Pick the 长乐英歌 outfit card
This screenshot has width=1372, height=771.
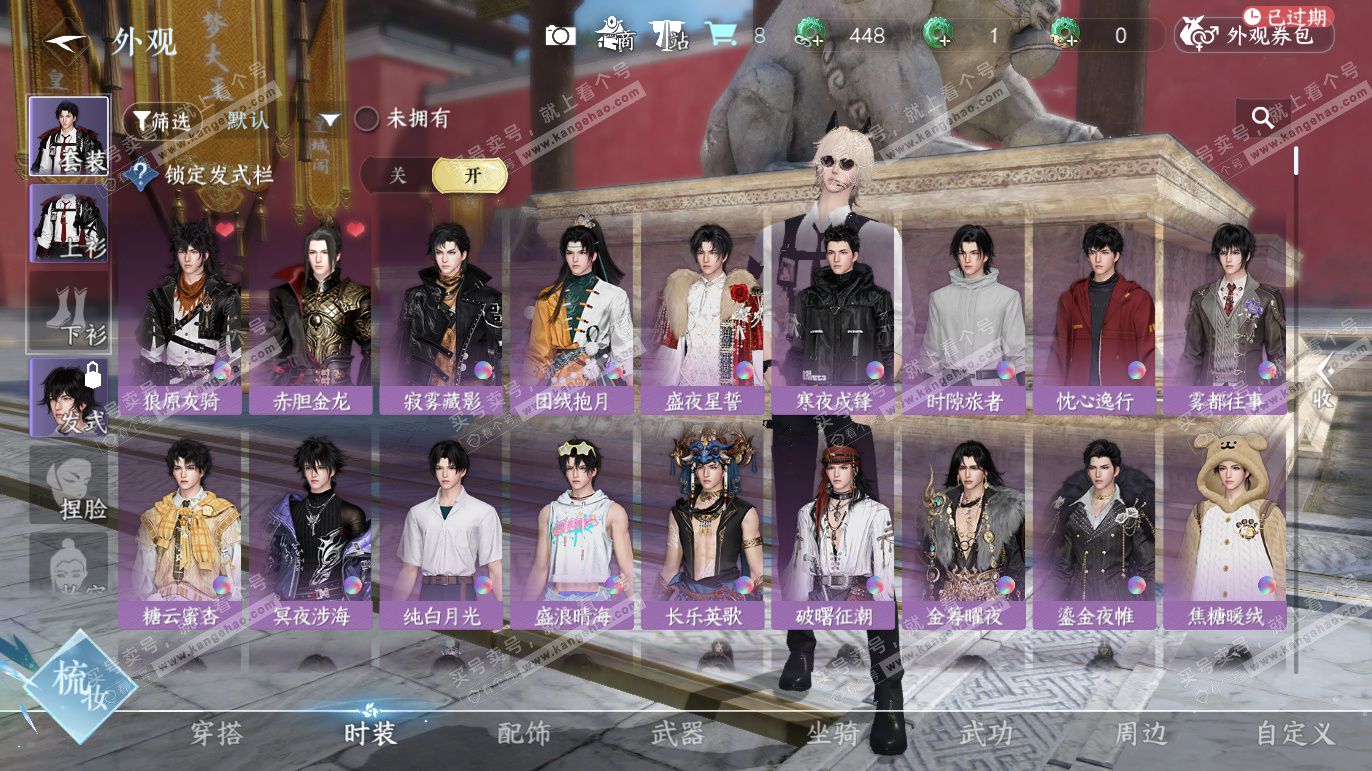(701, 530)
